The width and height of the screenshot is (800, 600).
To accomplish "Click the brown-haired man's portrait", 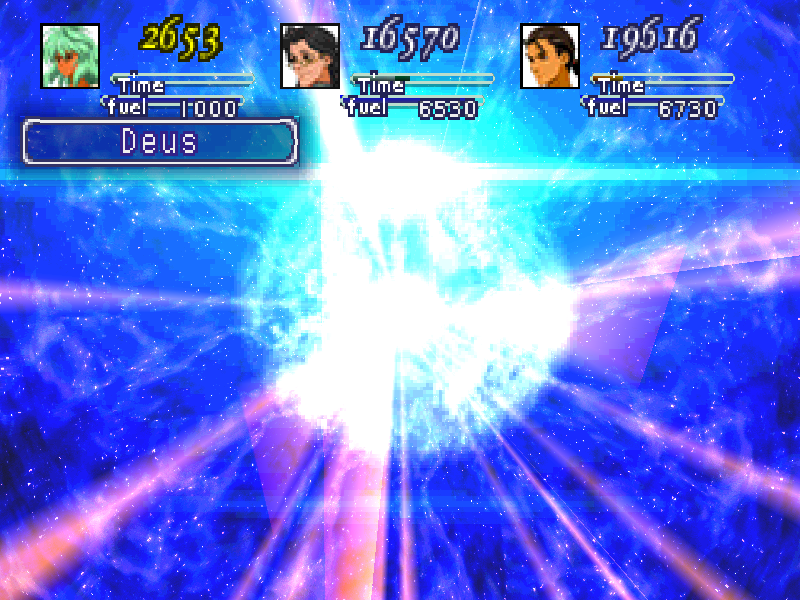I will tap(549, 55).
